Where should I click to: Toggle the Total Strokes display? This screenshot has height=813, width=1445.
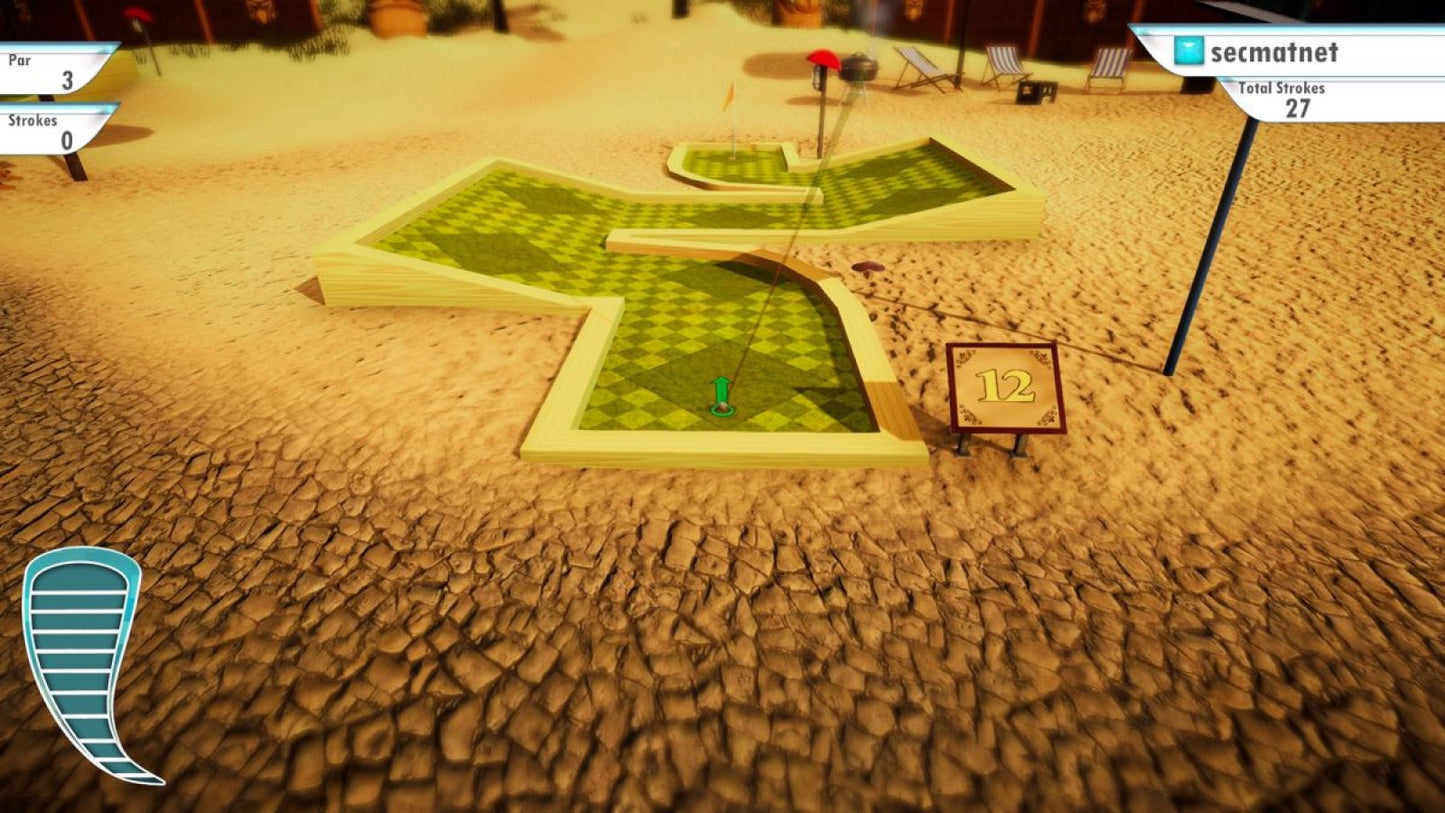tap(1295, 96)
